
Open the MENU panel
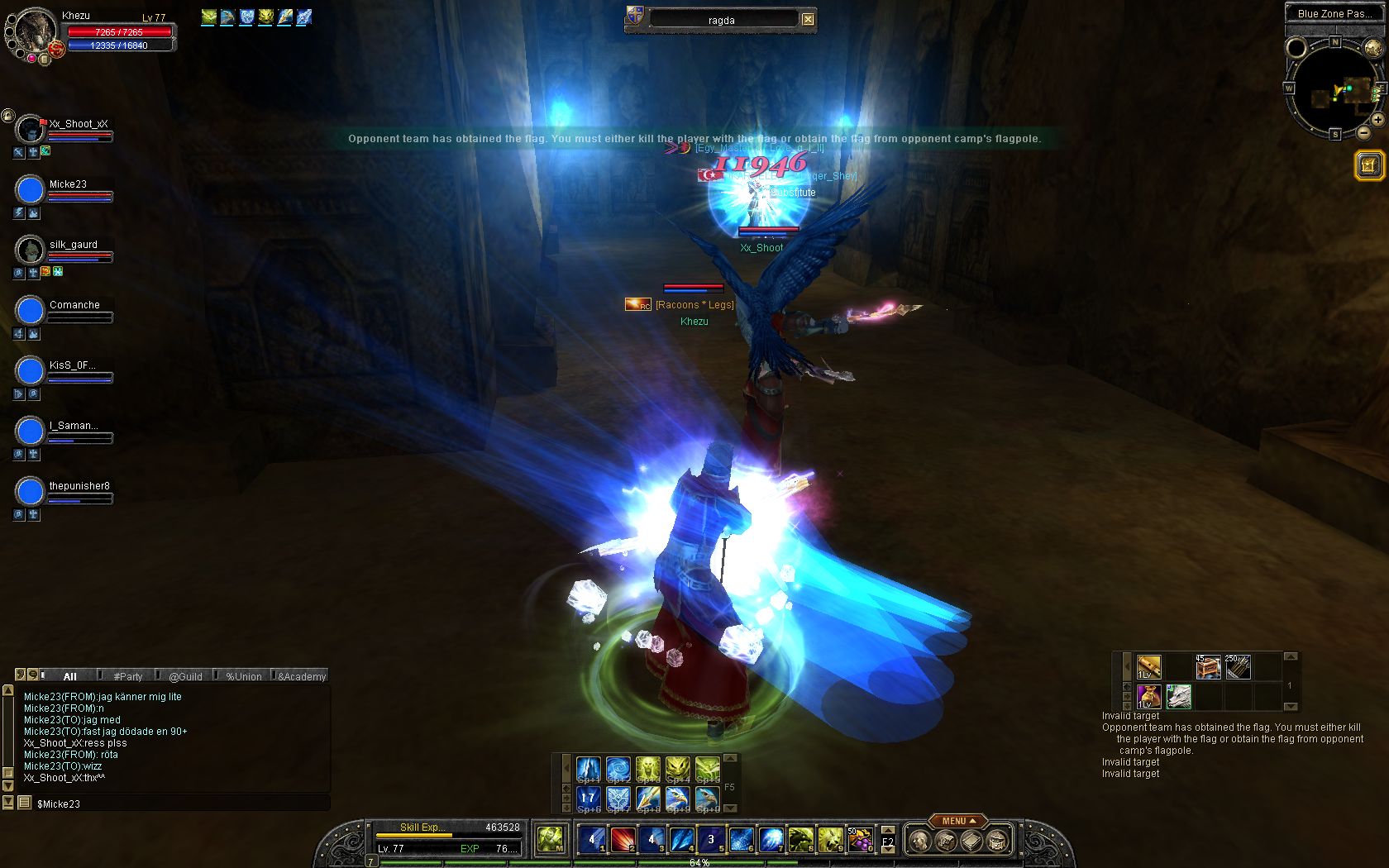click(x=957, y=821)
